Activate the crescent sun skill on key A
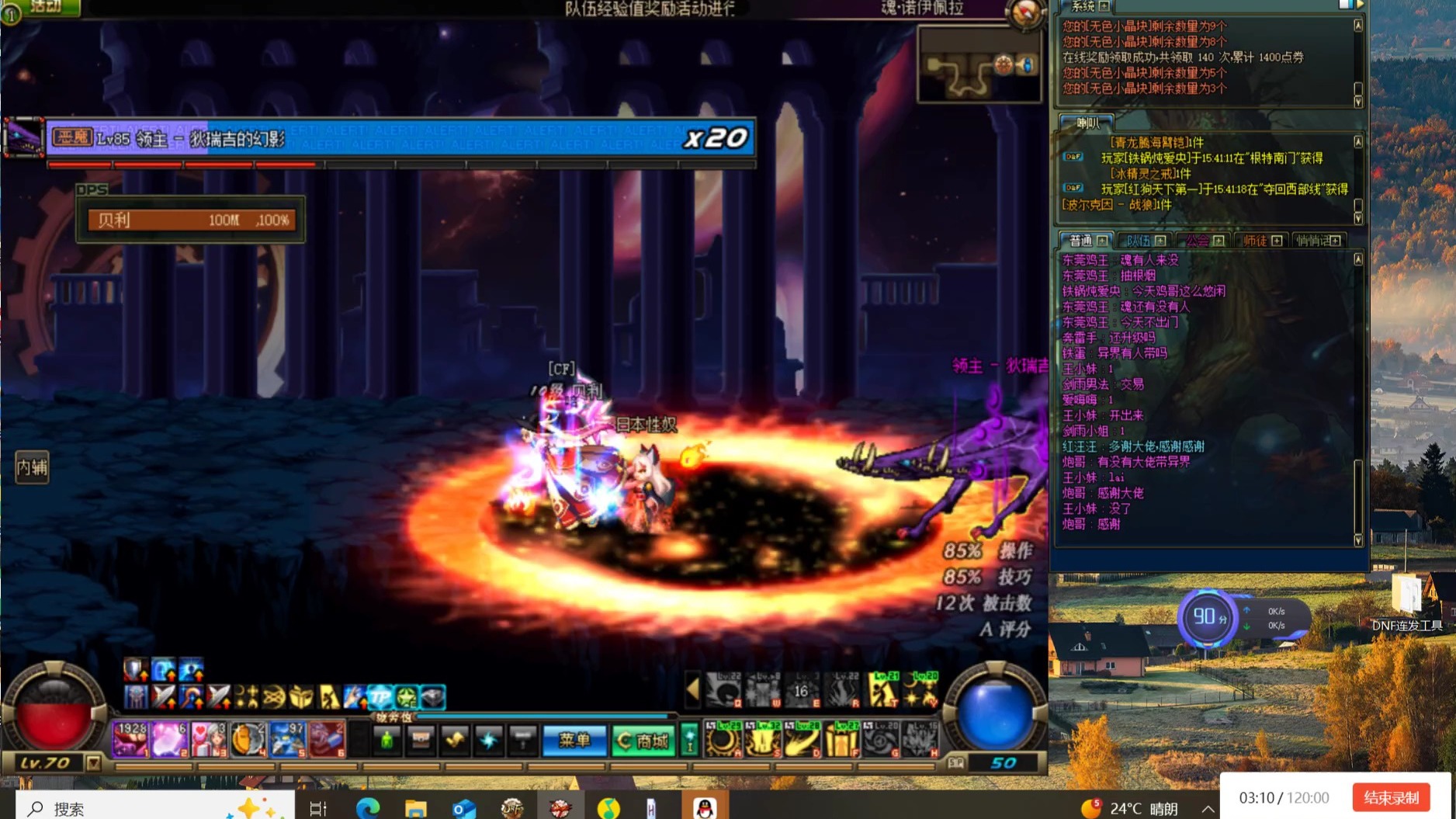This screenshot has height=819, width=1456. (x=723, y=739)
